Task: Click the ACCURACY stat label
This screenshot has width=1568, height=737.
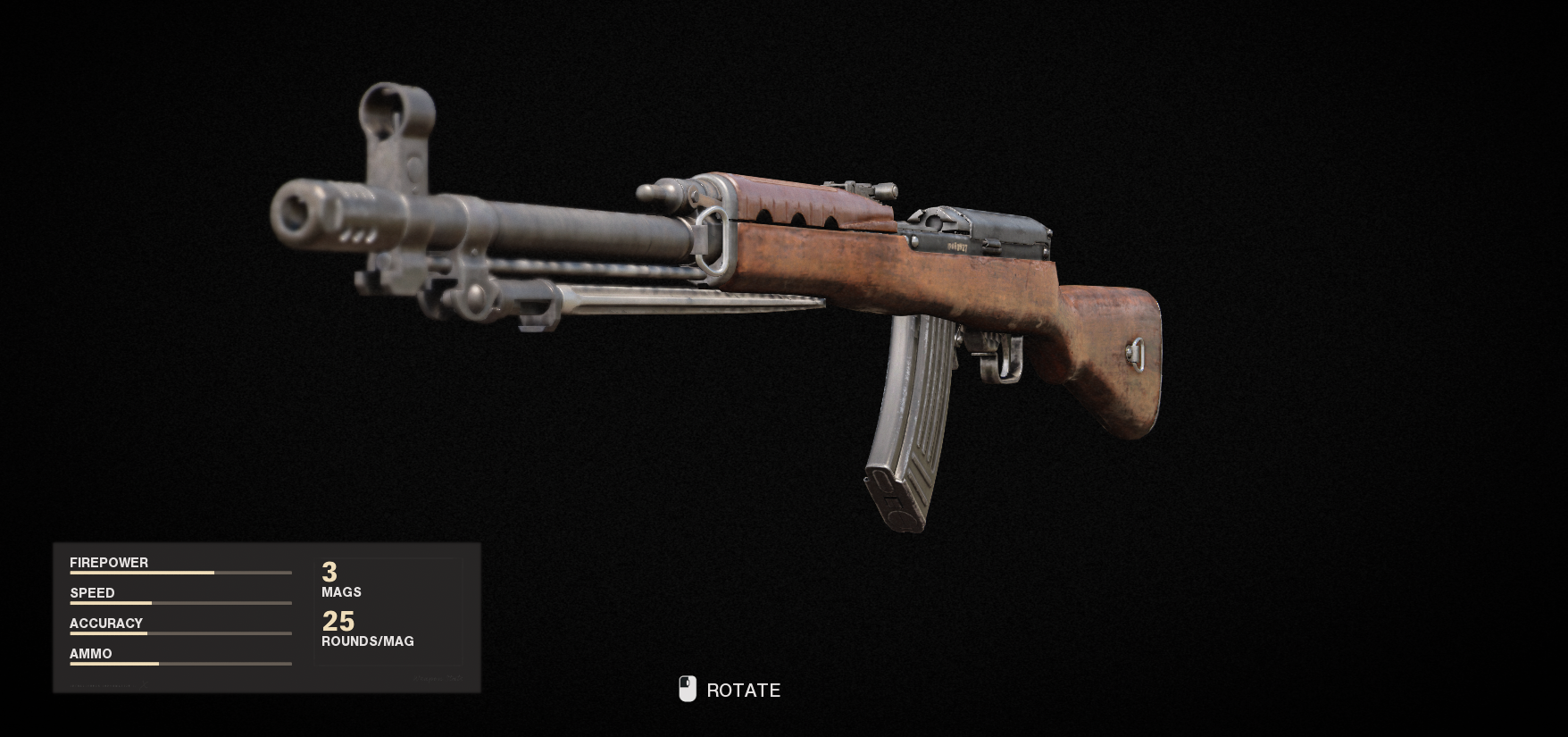Action: (x=105, y=624)
